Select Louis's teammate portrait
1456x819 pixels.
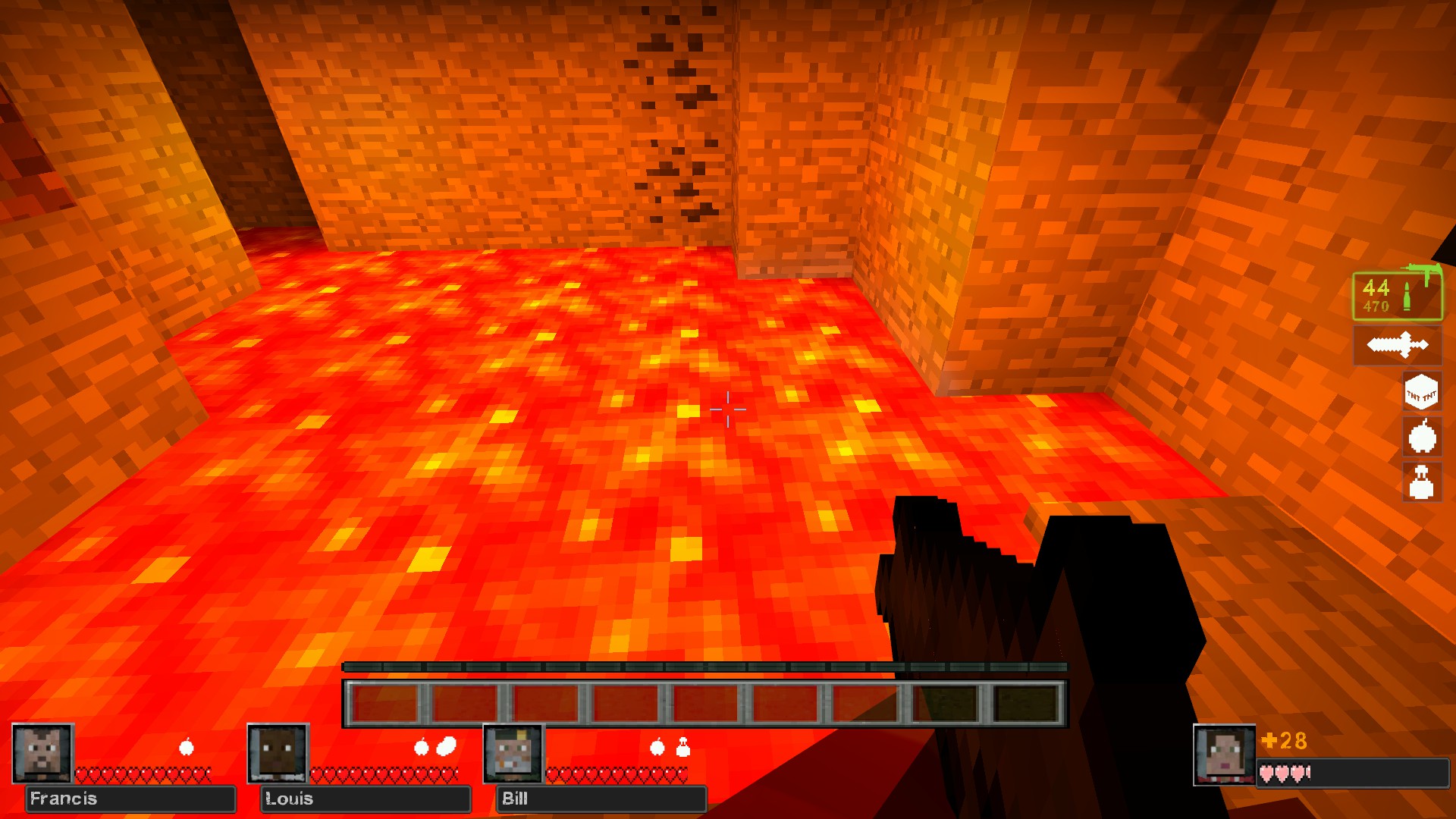tap(278, 753)
